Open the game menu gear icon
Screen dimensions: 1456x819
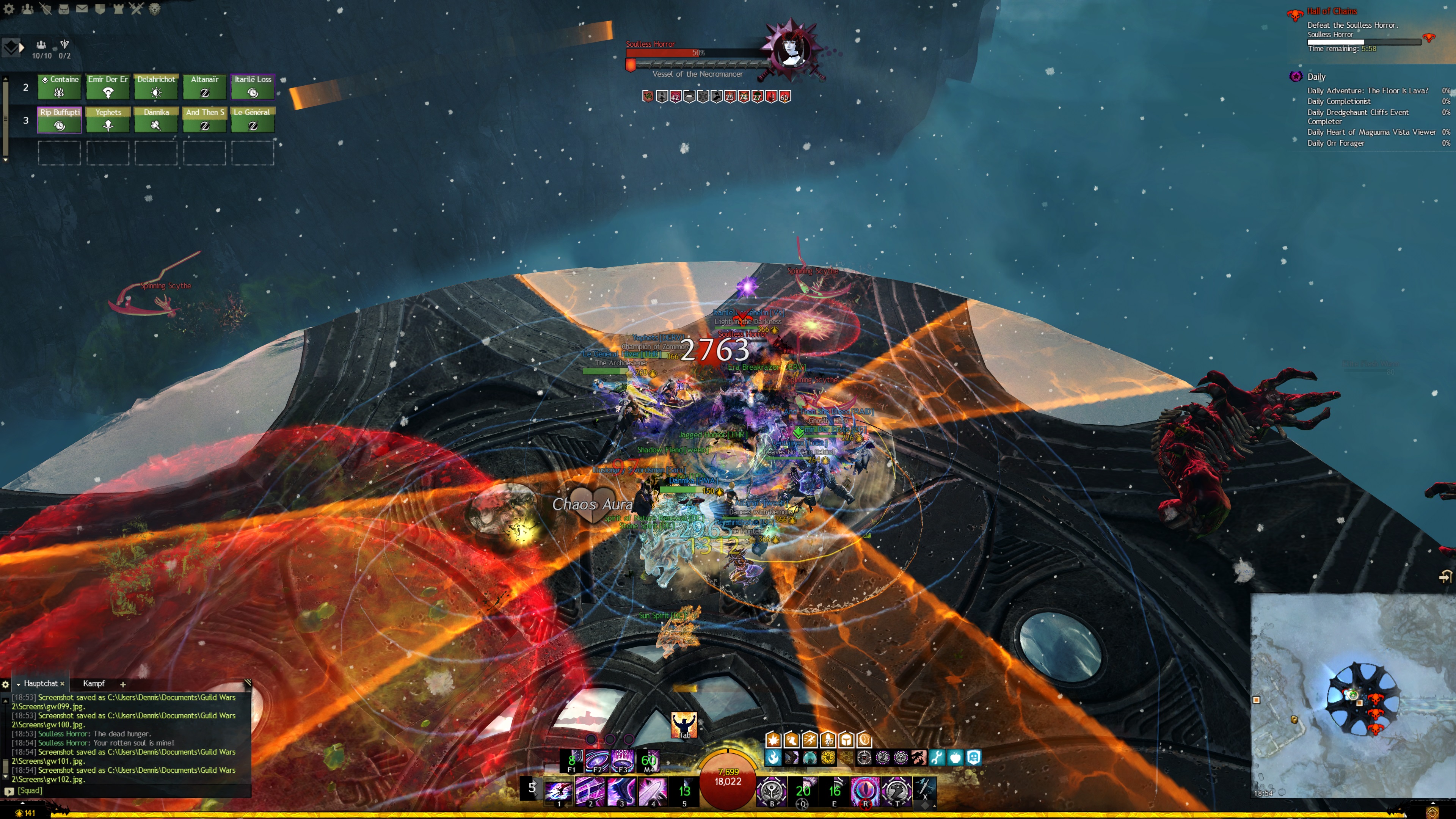[x=8, y=8]
